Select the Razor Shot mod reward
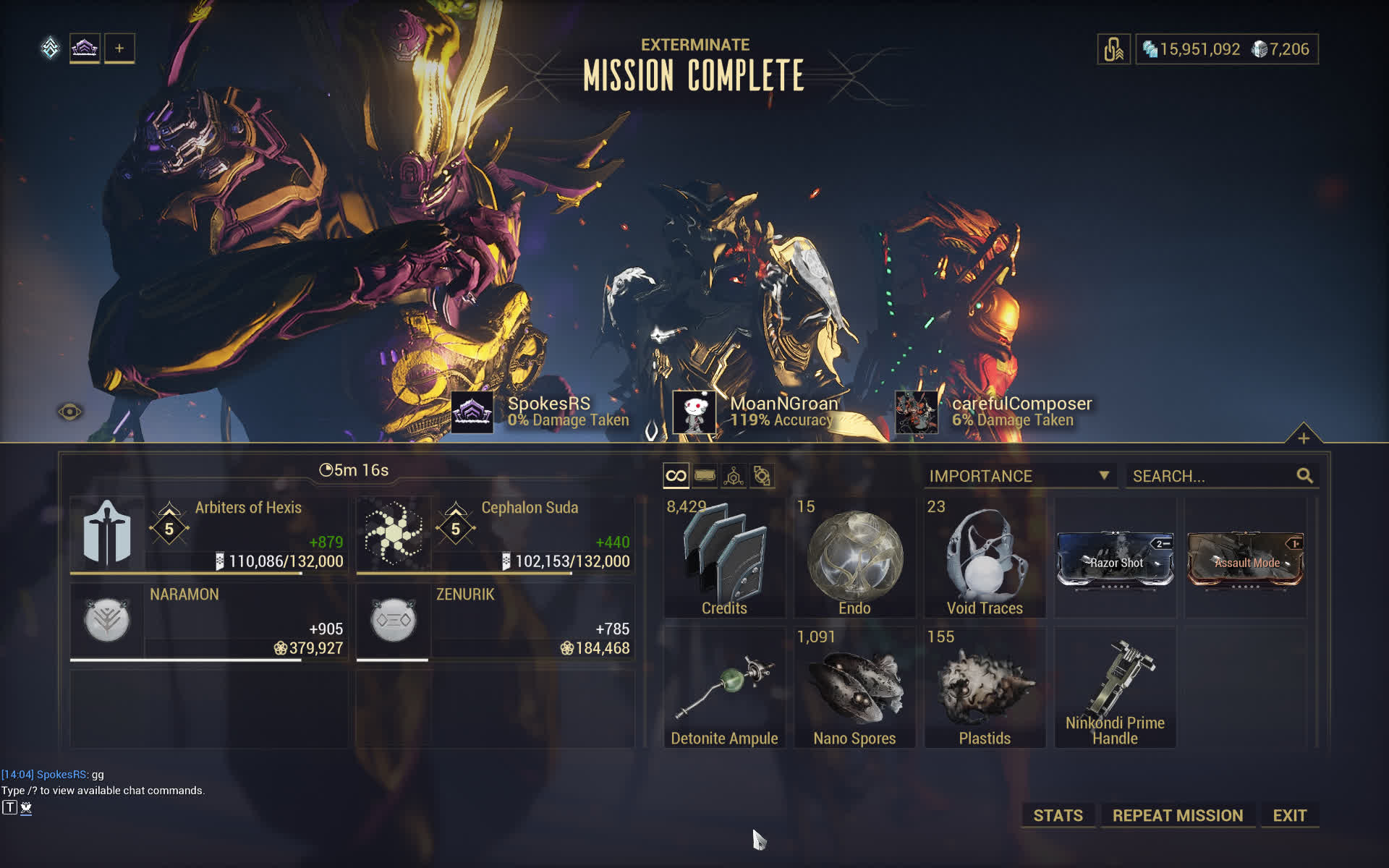The width and height of the screenshot is (1389, 868). (x=1115, y=559)
